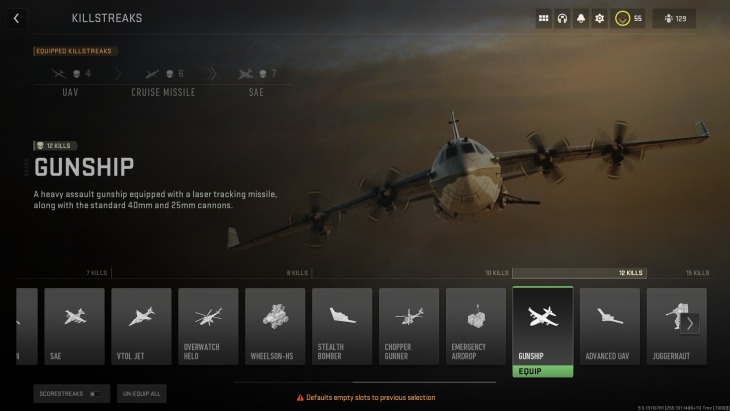730x411 pixels.
Task: Open the headset voice channel icon
Action: point(562,18)
